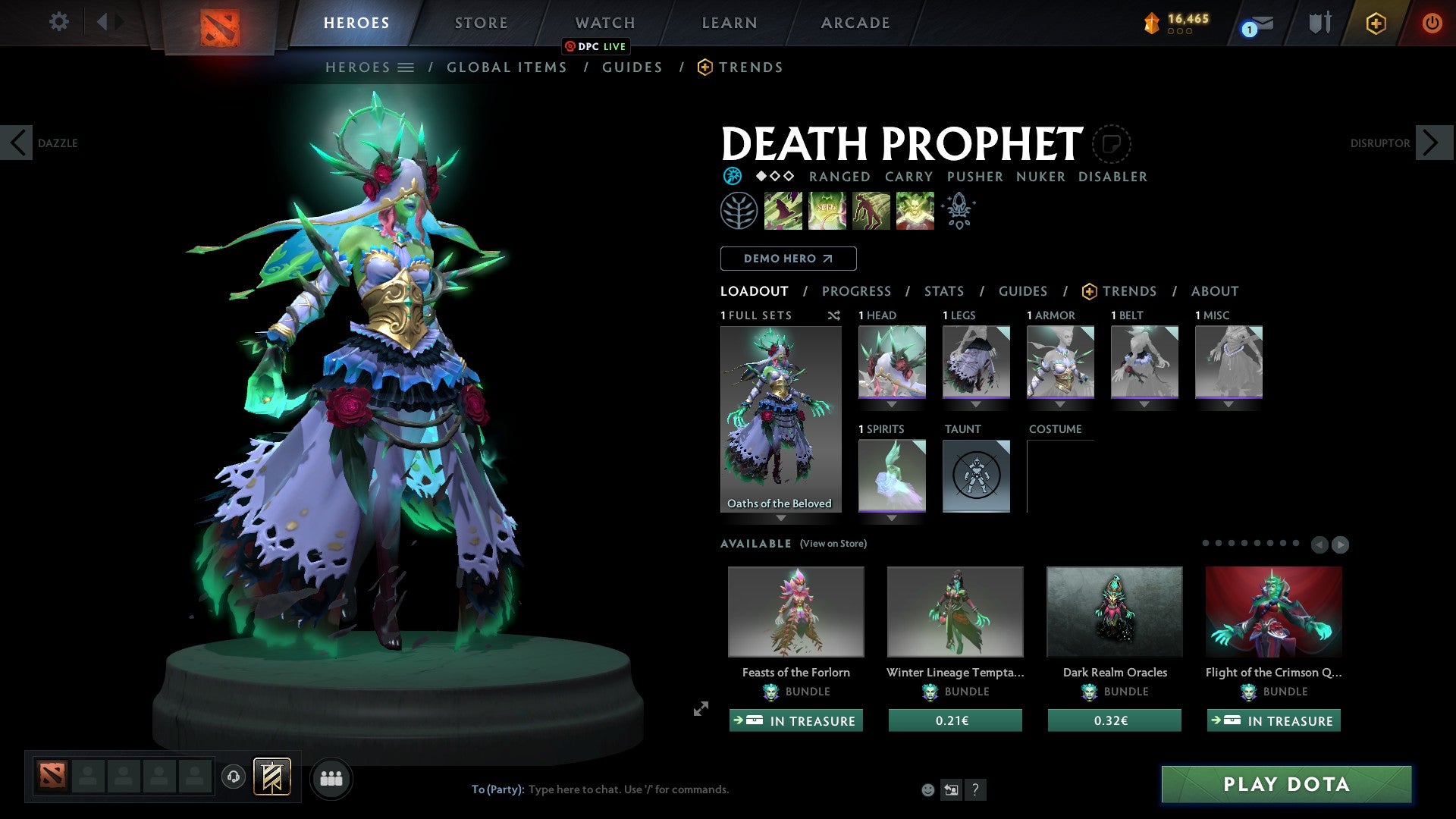
Task: Toggle shuffle next to Full Sets
Action: click(x=834, y=315)
